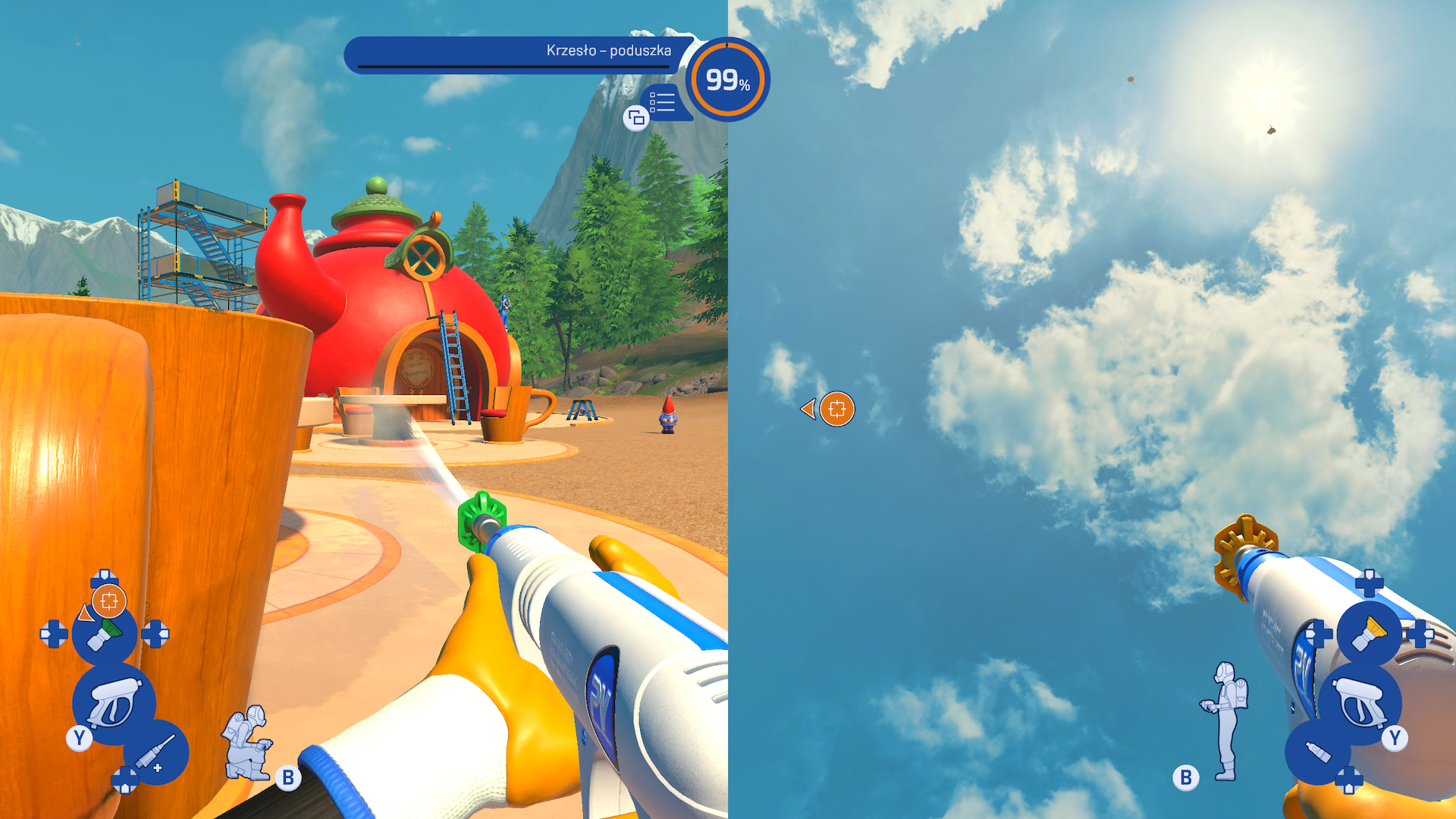Screen dimensions: 1456x819
Task: Click the overlapping squares icon near checklist
Action: [x=636, y=118]
